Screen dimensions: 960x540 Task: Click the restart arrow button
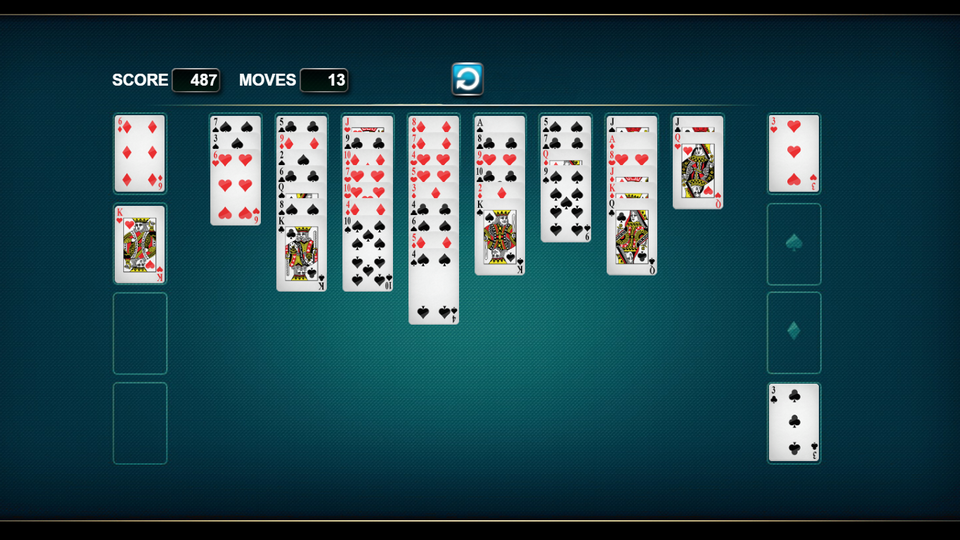[x=467, y=79]
